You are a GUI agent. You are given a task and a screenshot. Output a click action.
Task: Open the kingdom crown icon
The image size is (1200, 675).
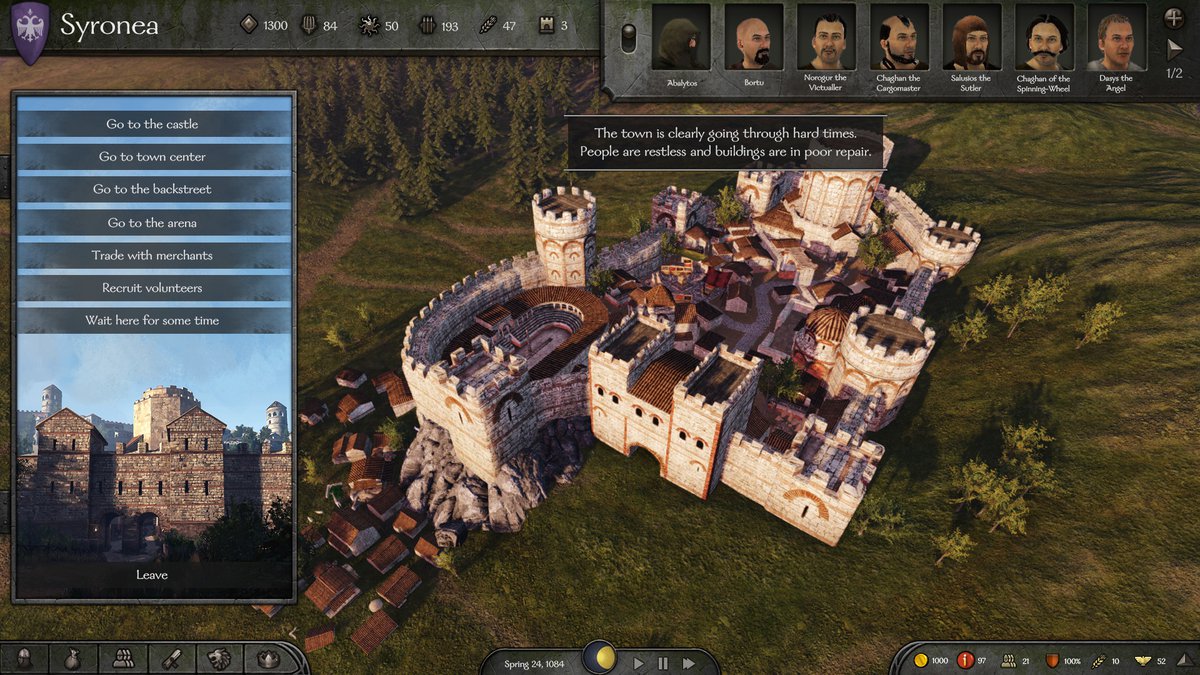(267, 658)
